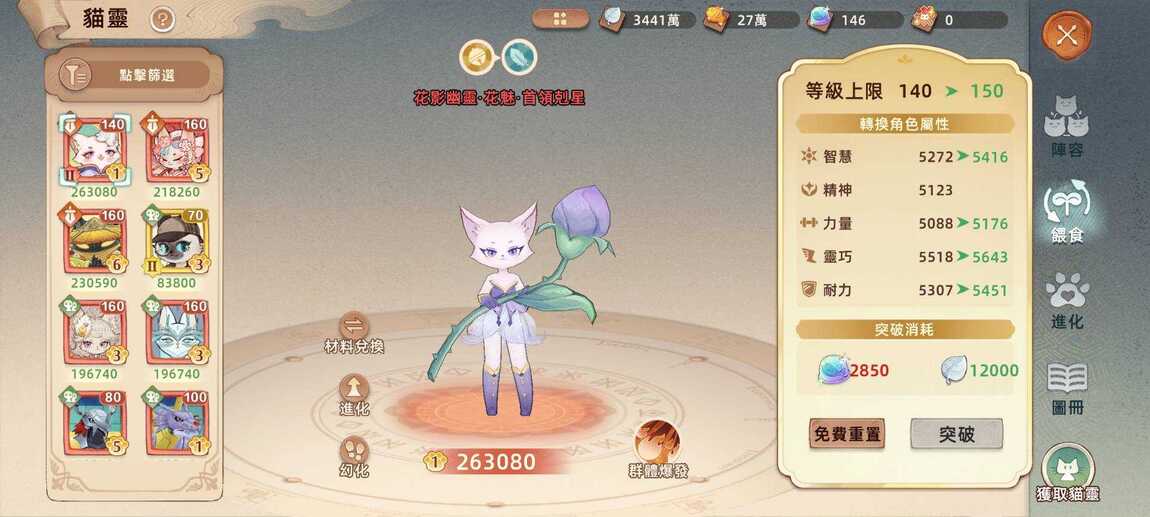Open the 圖冊 album tab
This screenshot has height=517, width=1150.
coord(1066,386)
